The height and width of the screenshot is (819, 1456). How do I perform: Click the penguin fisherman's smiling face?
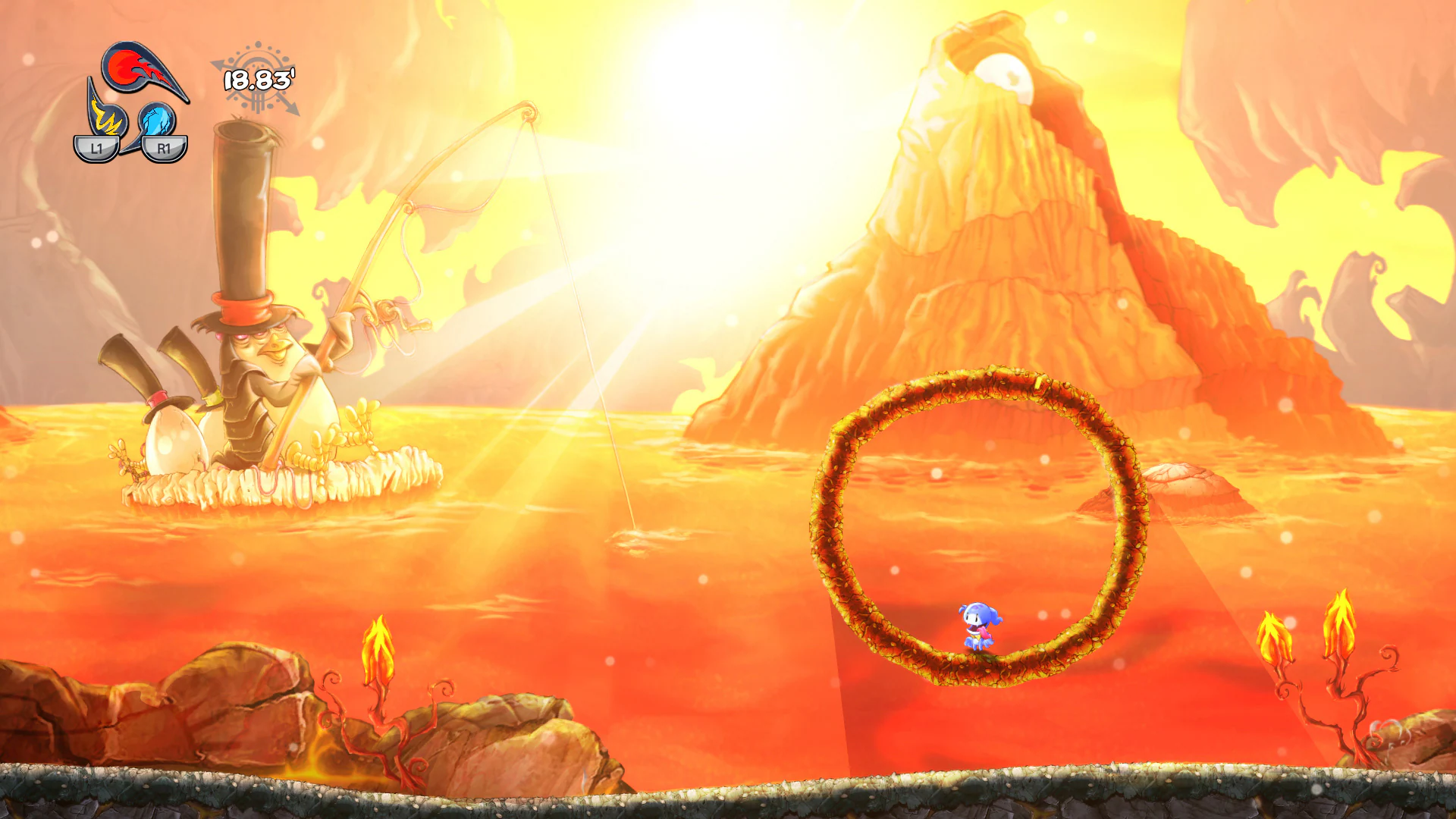tap(262, 341)
